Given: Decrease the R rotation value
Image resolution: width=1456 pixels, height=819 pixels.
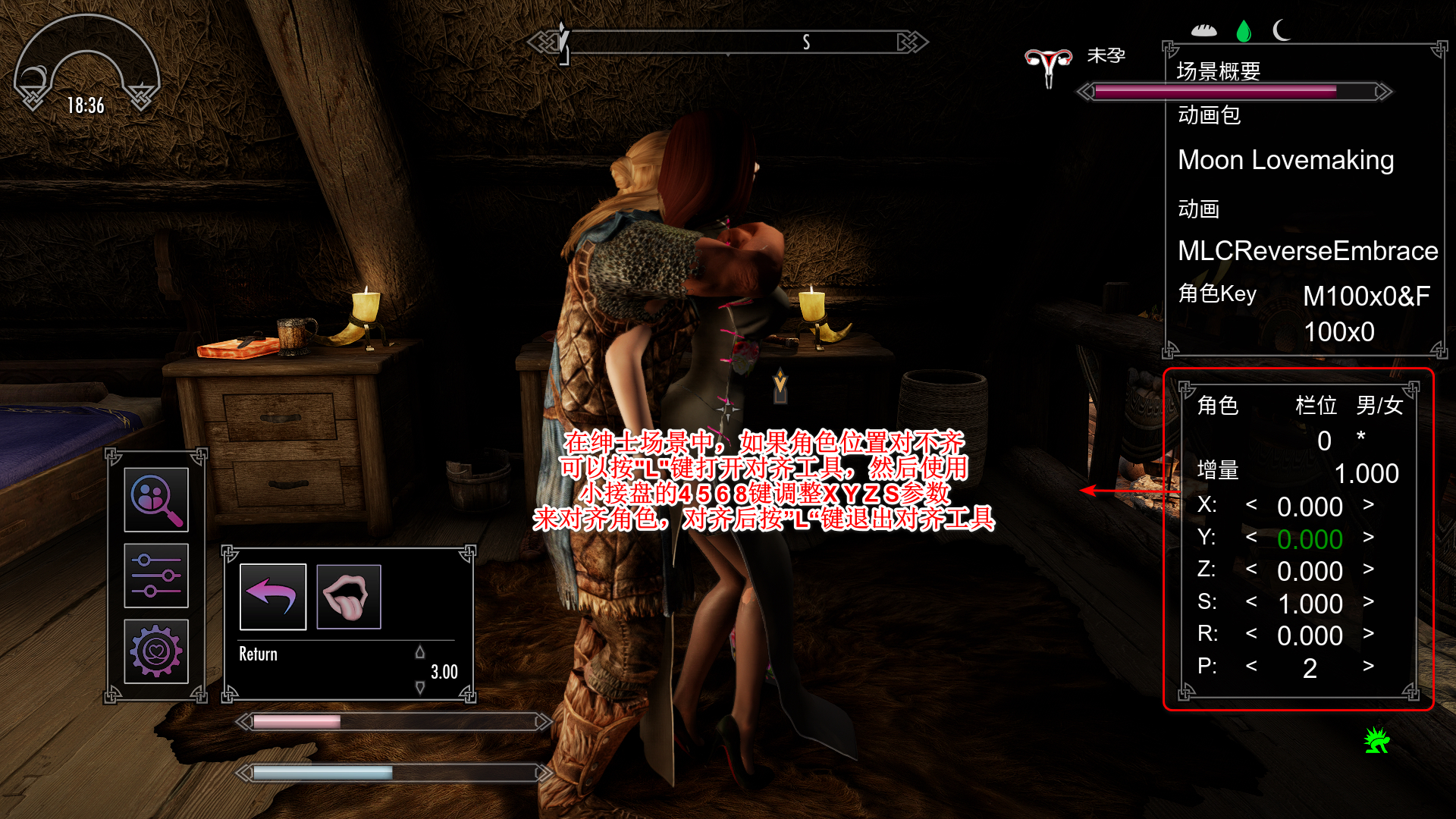Looking at the screenshot, I should [1251, 634].
